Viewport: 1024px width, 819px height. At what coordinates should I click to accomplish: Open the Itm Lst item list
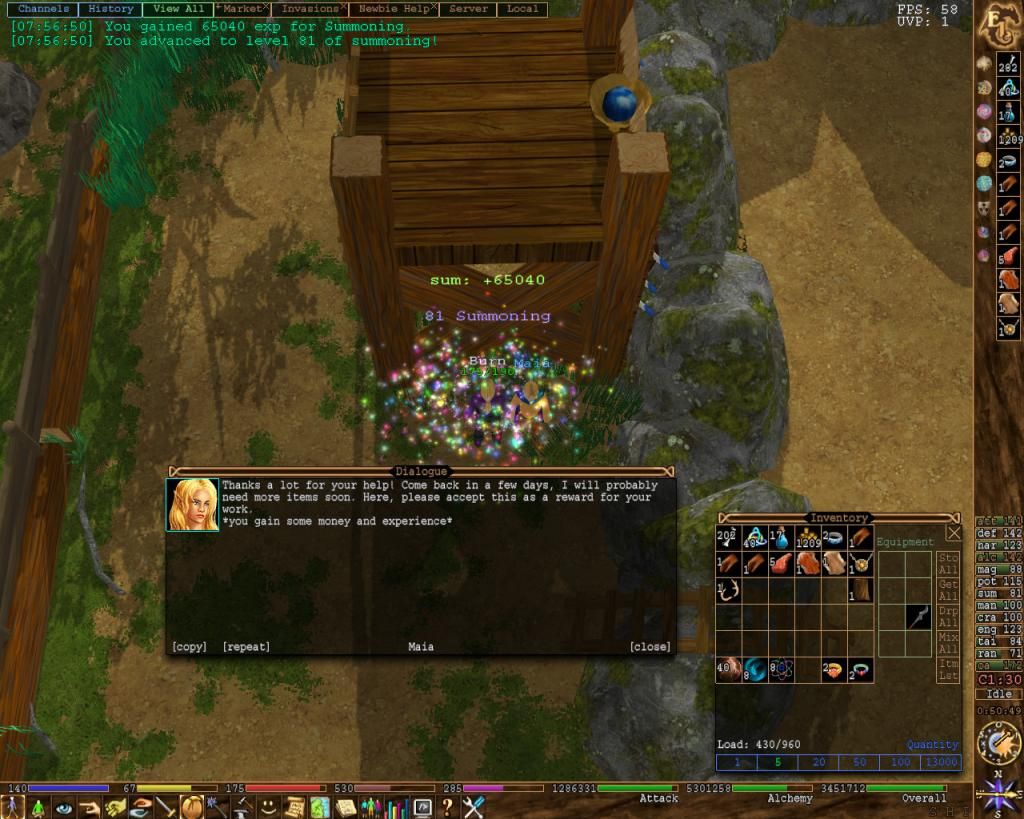point(948,670)
